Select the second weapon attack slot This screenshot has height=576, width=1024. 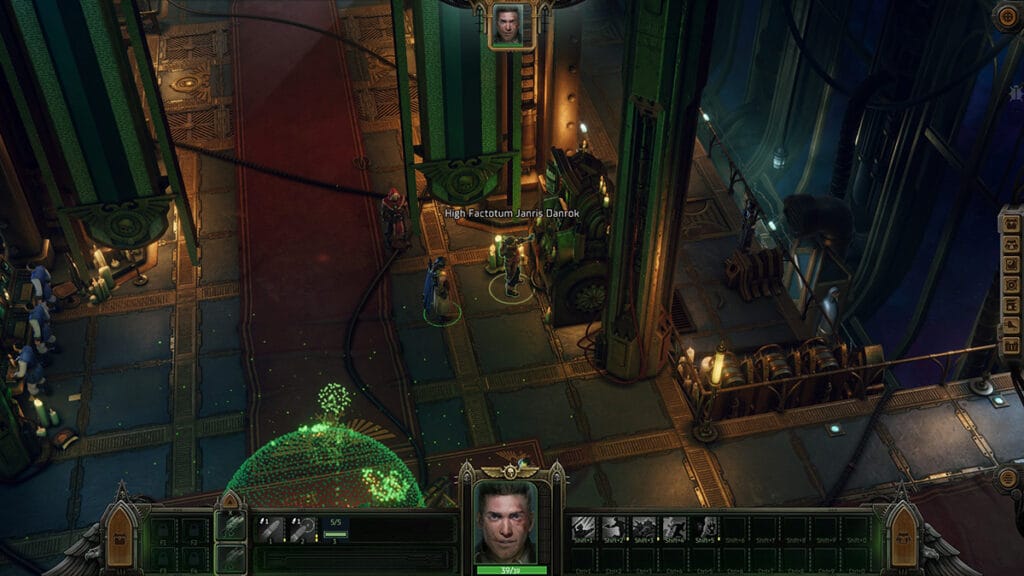[302, 529]
